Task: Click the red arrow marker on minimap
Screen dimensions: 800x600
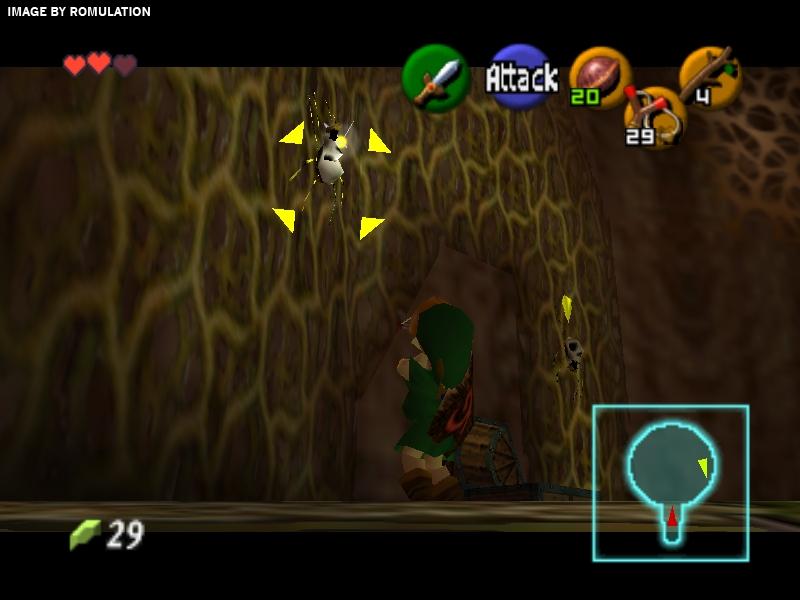Action: click(x=673, y=516)
